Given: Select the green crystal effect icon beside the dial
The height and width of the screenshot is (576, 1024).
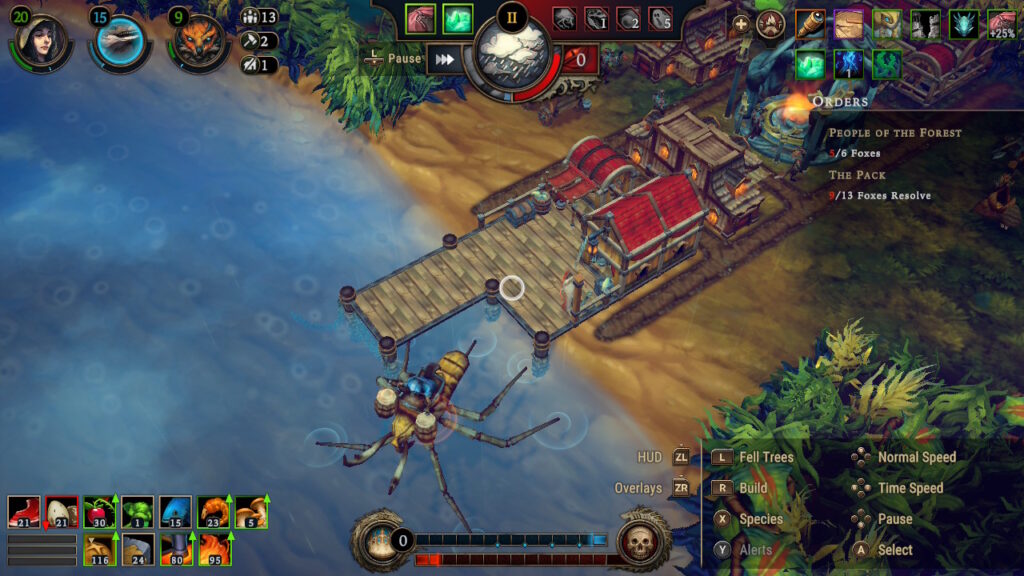Looking at the screenshot, I should coord(459,18).
